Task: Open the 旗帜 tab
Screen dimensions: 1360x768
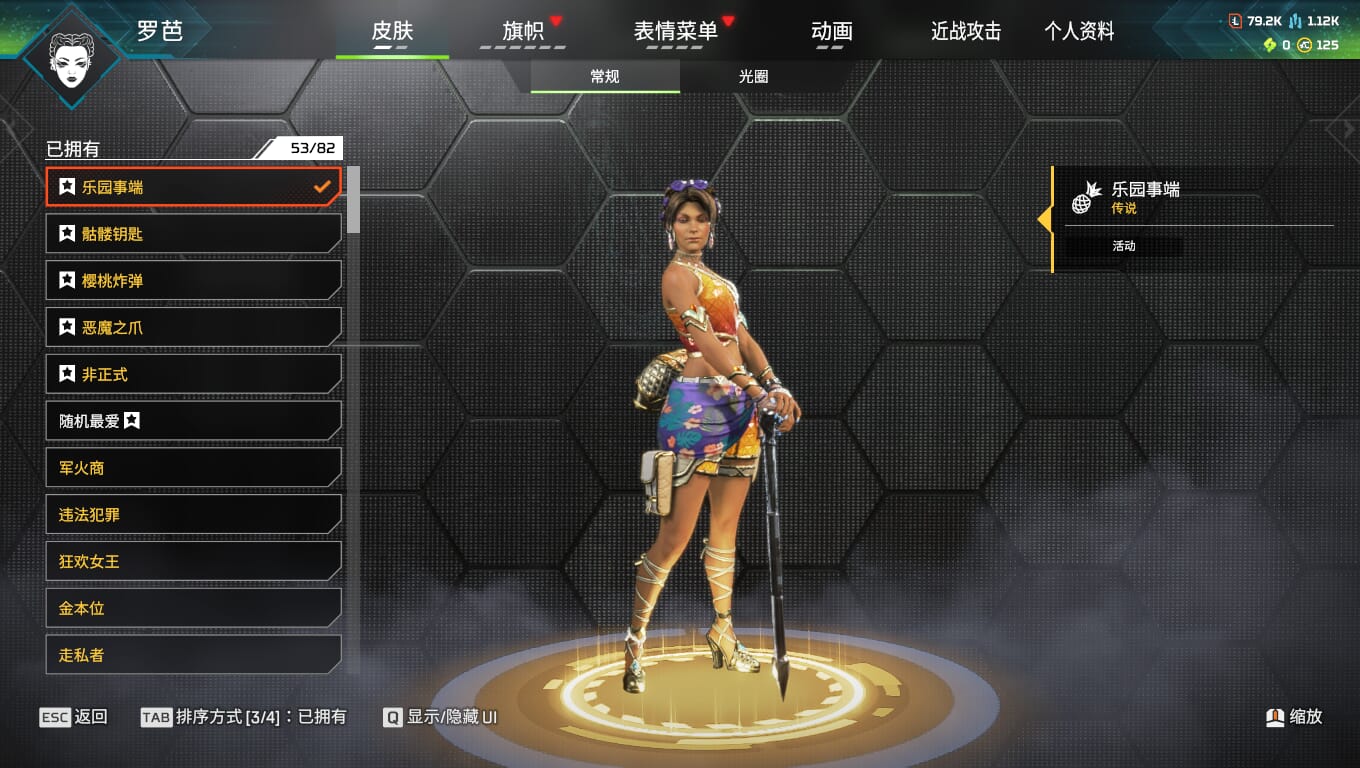Action: click(523, 31)
